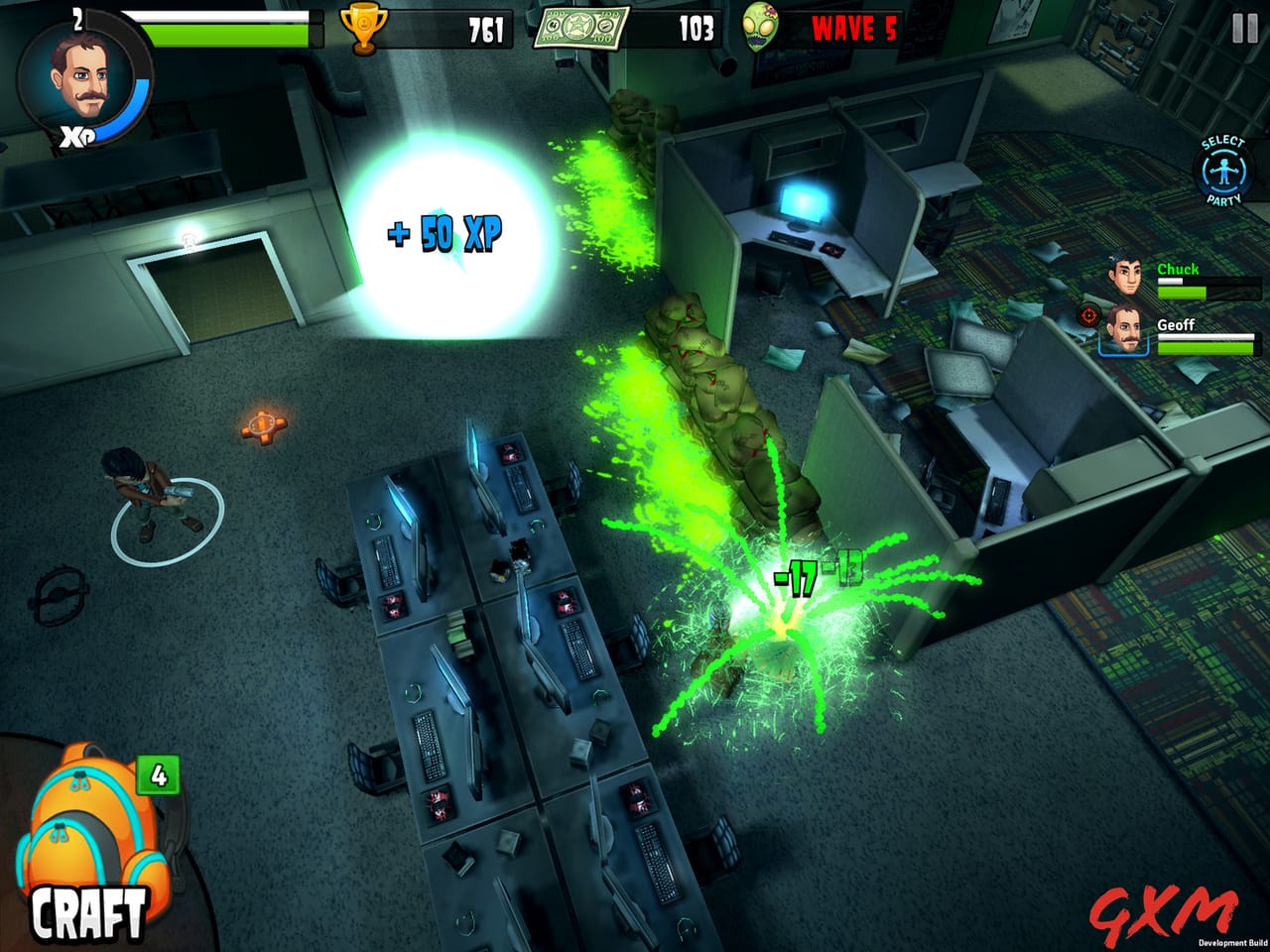Image resolution: width=1270 pixels, height=952 pixels.
Task: Switch active control to Geoff in the party list
Action: tap(1126, 332)
